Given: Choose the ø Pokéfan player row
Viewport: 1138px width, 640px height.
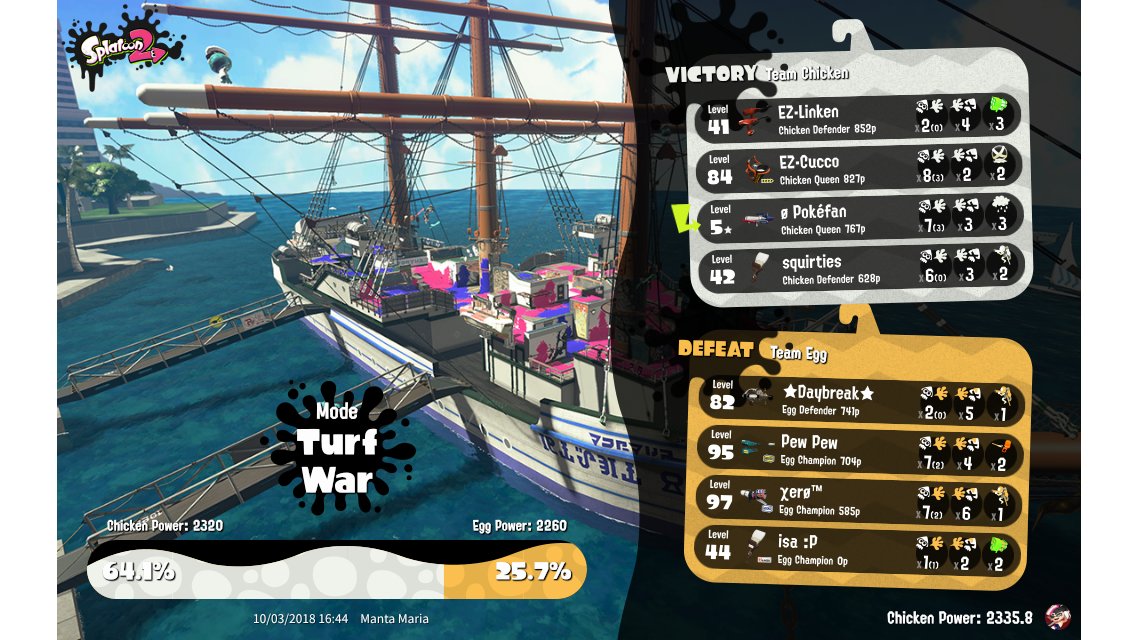Looking at the screenshot, I should coord(860,218).
